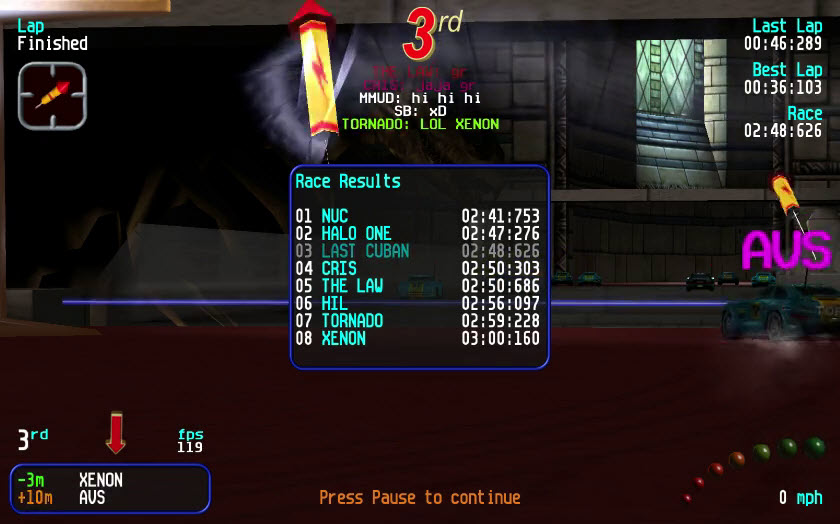This screenshot has height=524, width=840.
Task: Choose TORNADO in the race results list
Action: click(x=417, y=321)
